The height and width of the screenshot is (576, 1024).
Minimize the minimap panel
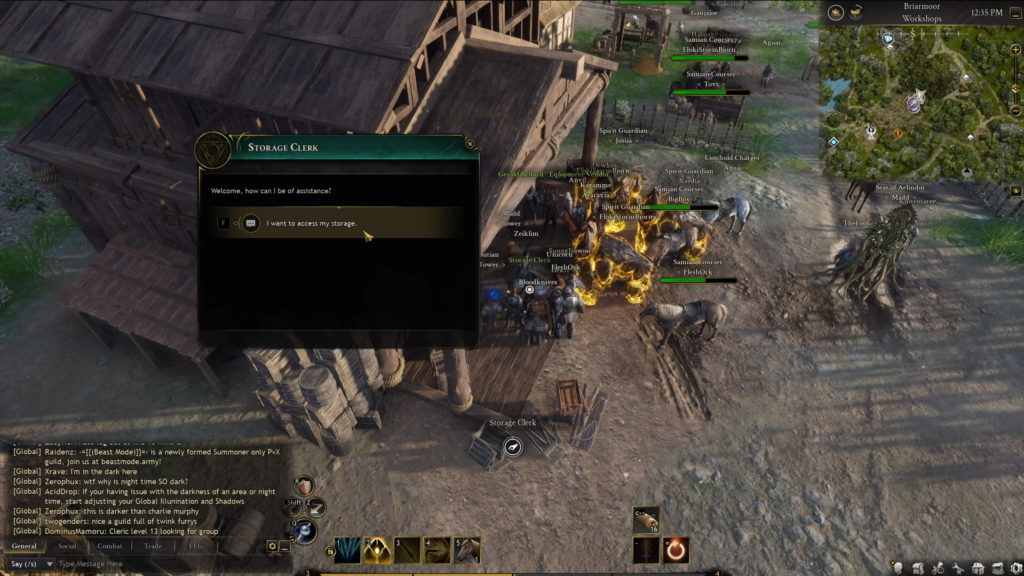(x=1015, y=13)
